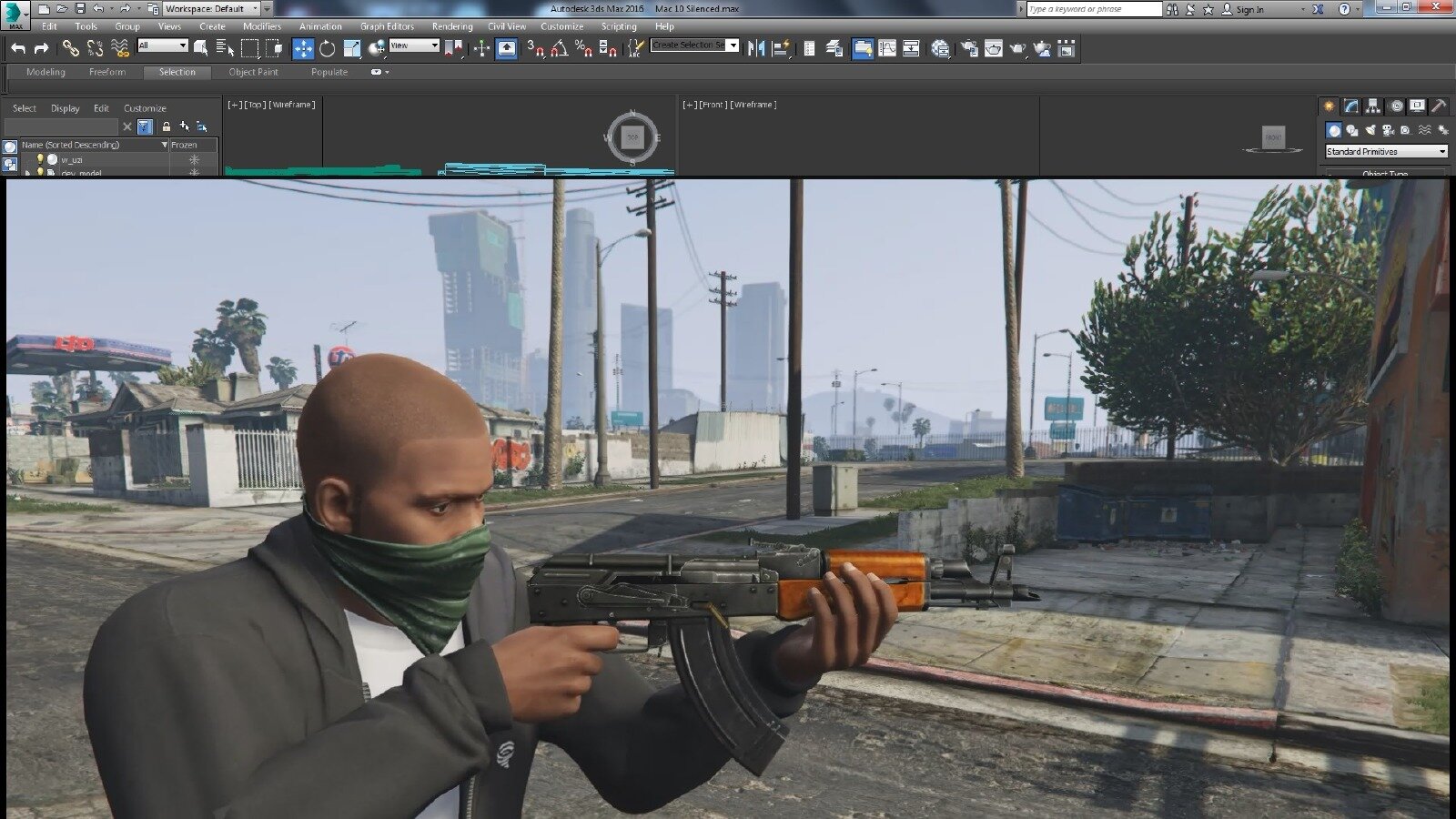Image resolution: width=1456 pixels, height=819 pixels.
Task: Switch to the Freeform ribbon tab
Action: [x=107, y=72]
